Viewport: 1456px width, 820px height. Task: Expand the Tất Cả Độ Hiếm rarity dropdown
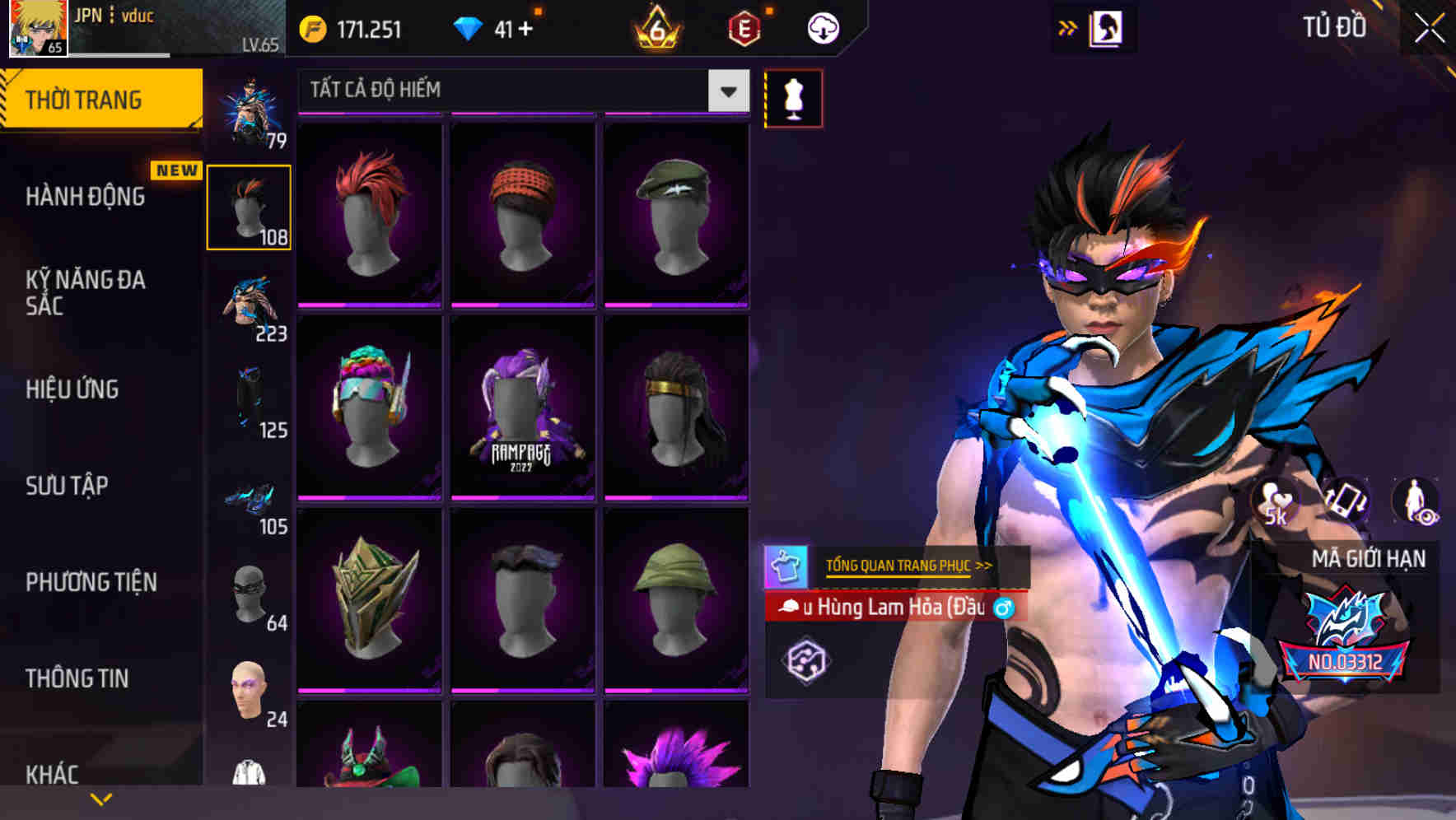click(x=728, y=91)
